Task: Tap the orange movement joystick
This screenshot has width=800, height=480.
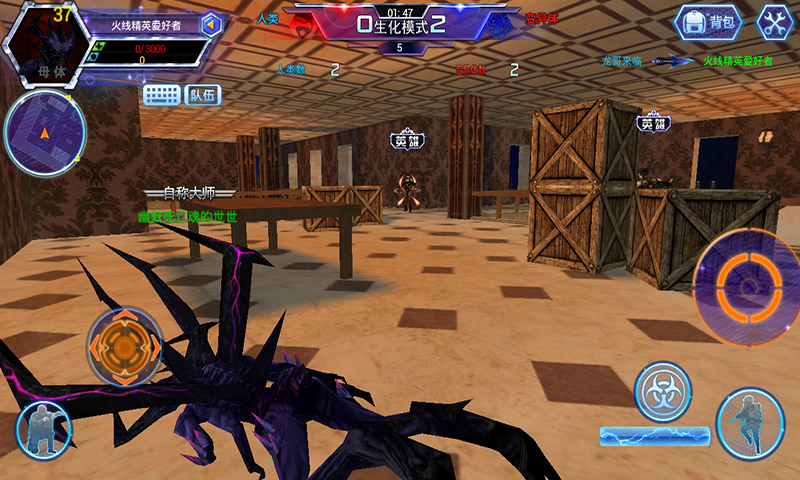Action: 125,346
